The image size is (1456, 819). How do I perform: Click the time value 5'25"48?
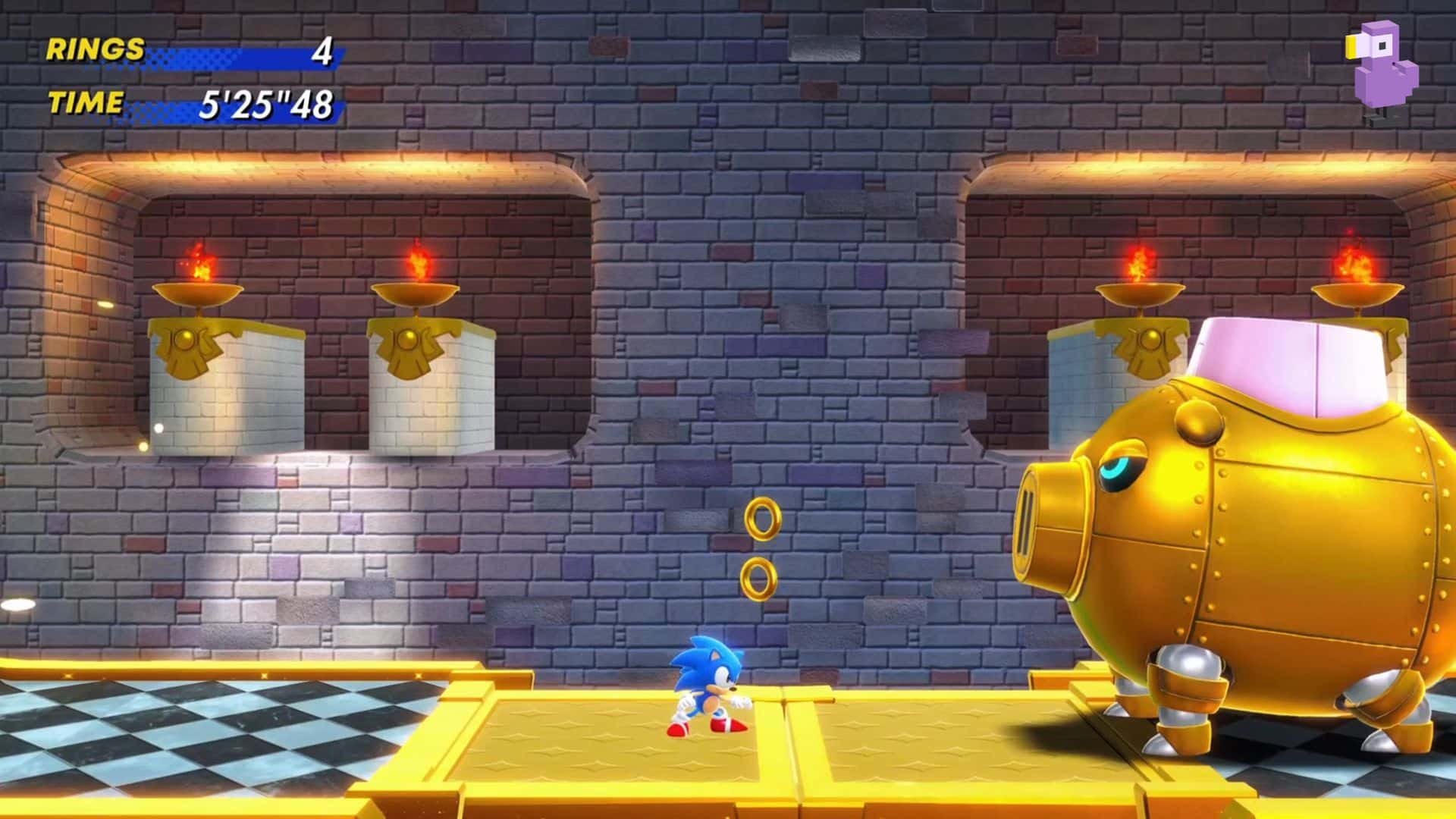(267, 105)
